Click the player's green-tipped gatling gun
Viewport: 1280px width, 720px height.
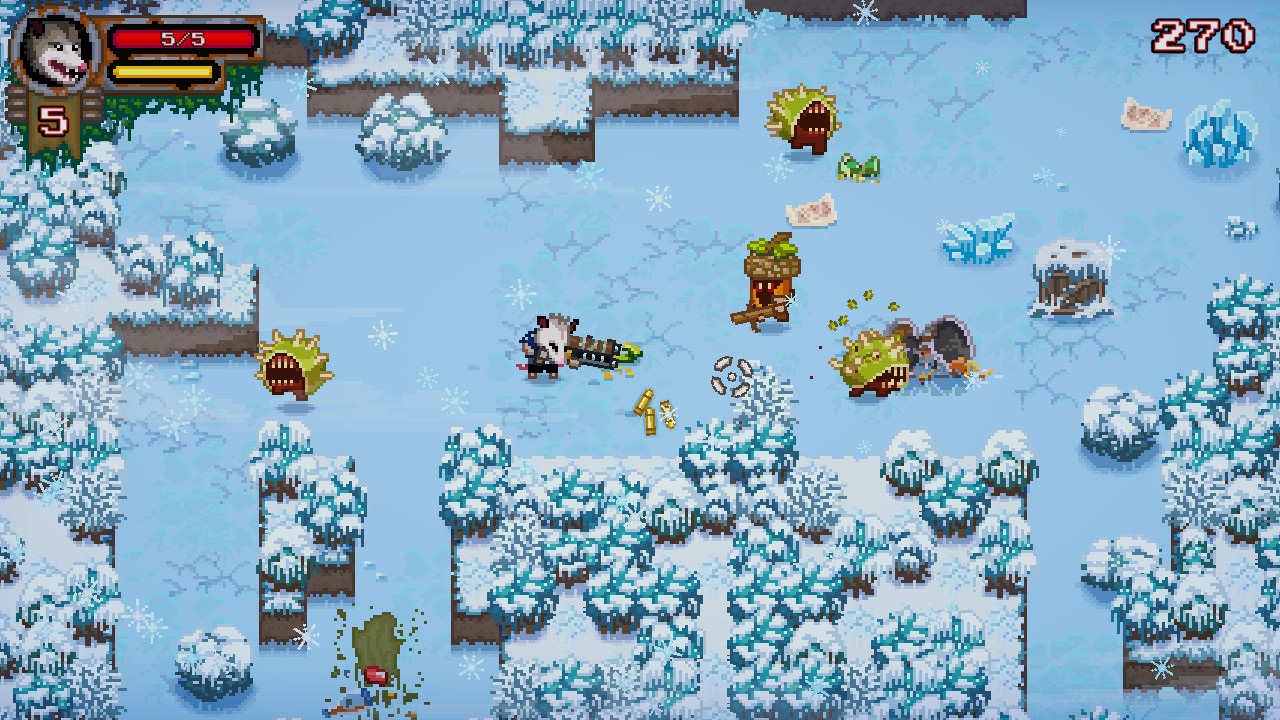click(600, 350)
